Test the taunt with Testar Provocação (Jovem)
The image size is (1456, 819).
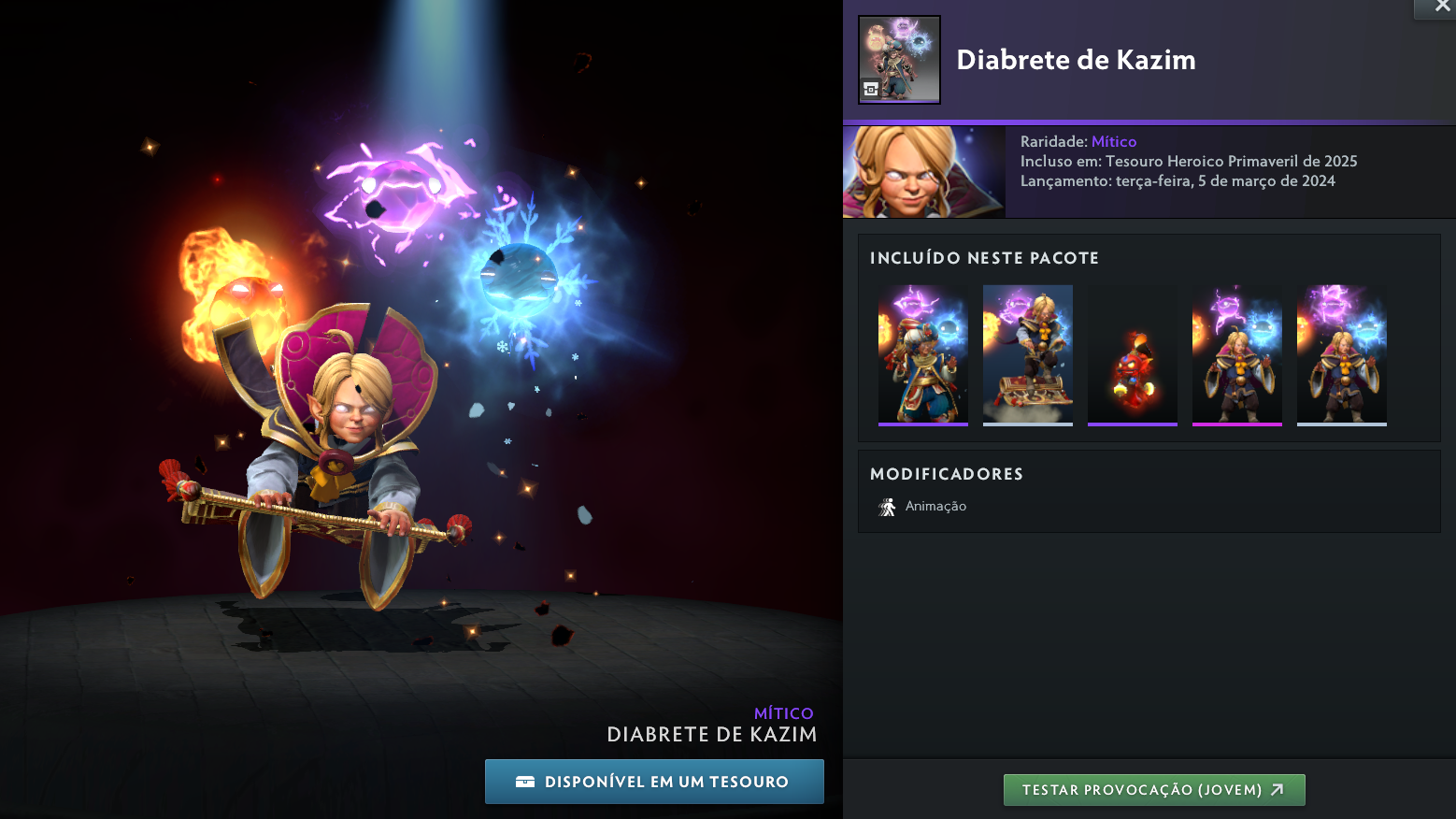click(x=1154, y=790)
